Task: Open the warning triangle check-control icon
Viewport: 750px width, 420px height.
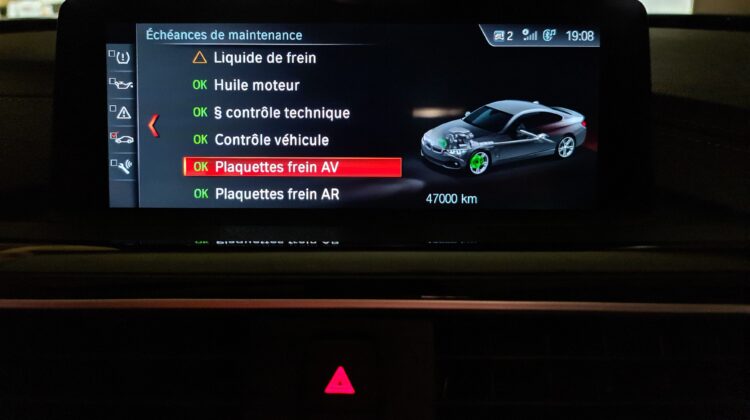Action: click(x=122, y=112)
